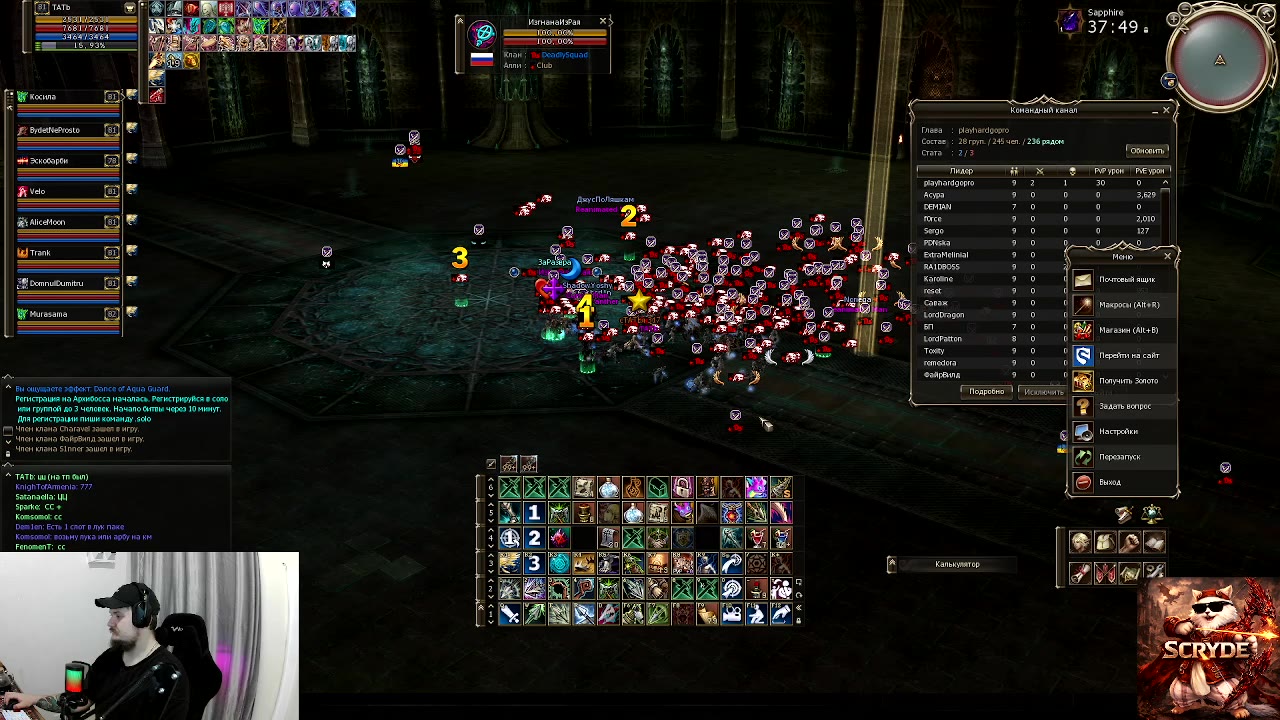Open the Почтовый ящик mailbox entry
Screen dimensions: 1280x720
click(1126, 280)
